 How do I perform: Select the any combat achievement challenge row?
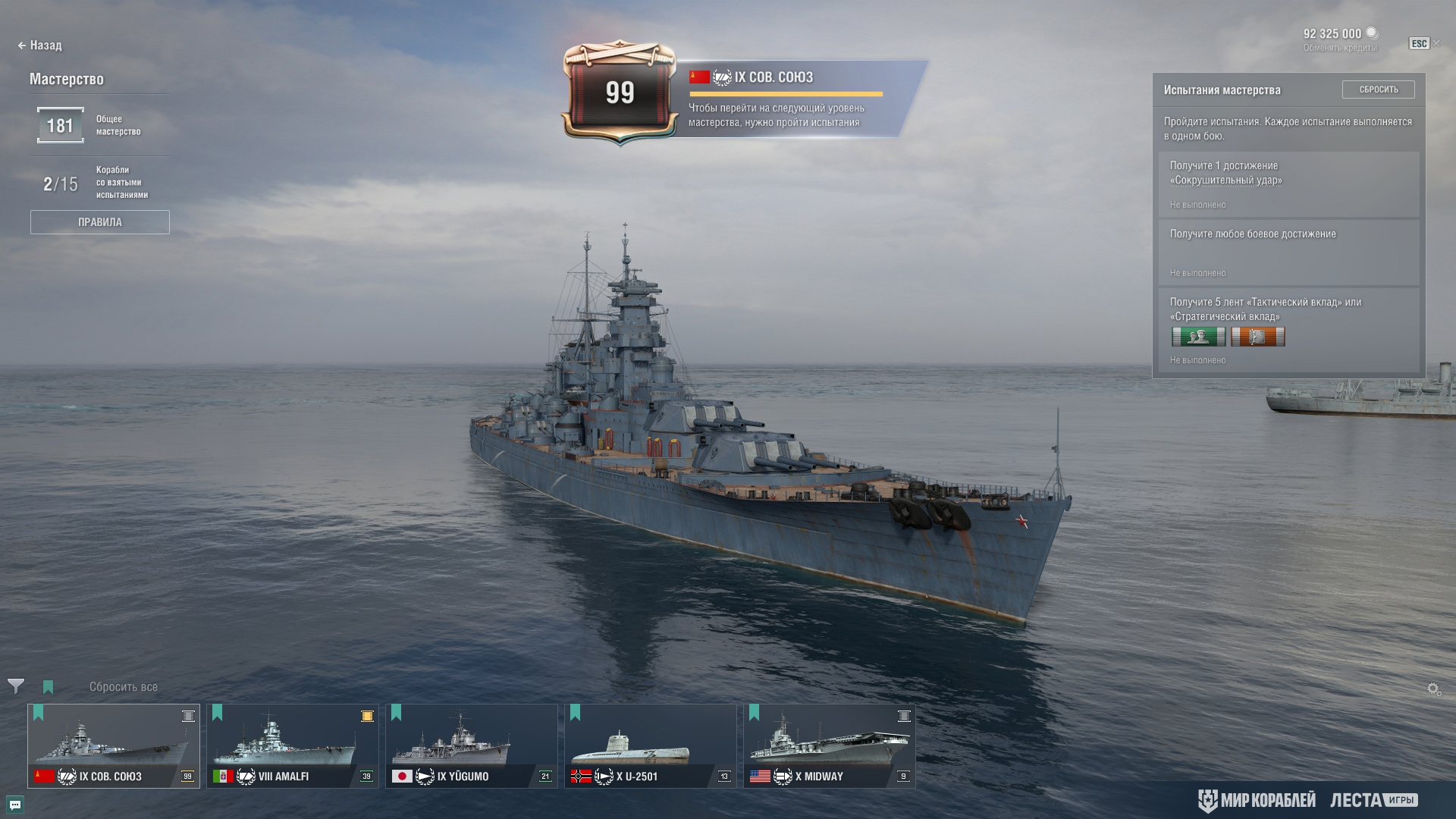point(1288,252)
